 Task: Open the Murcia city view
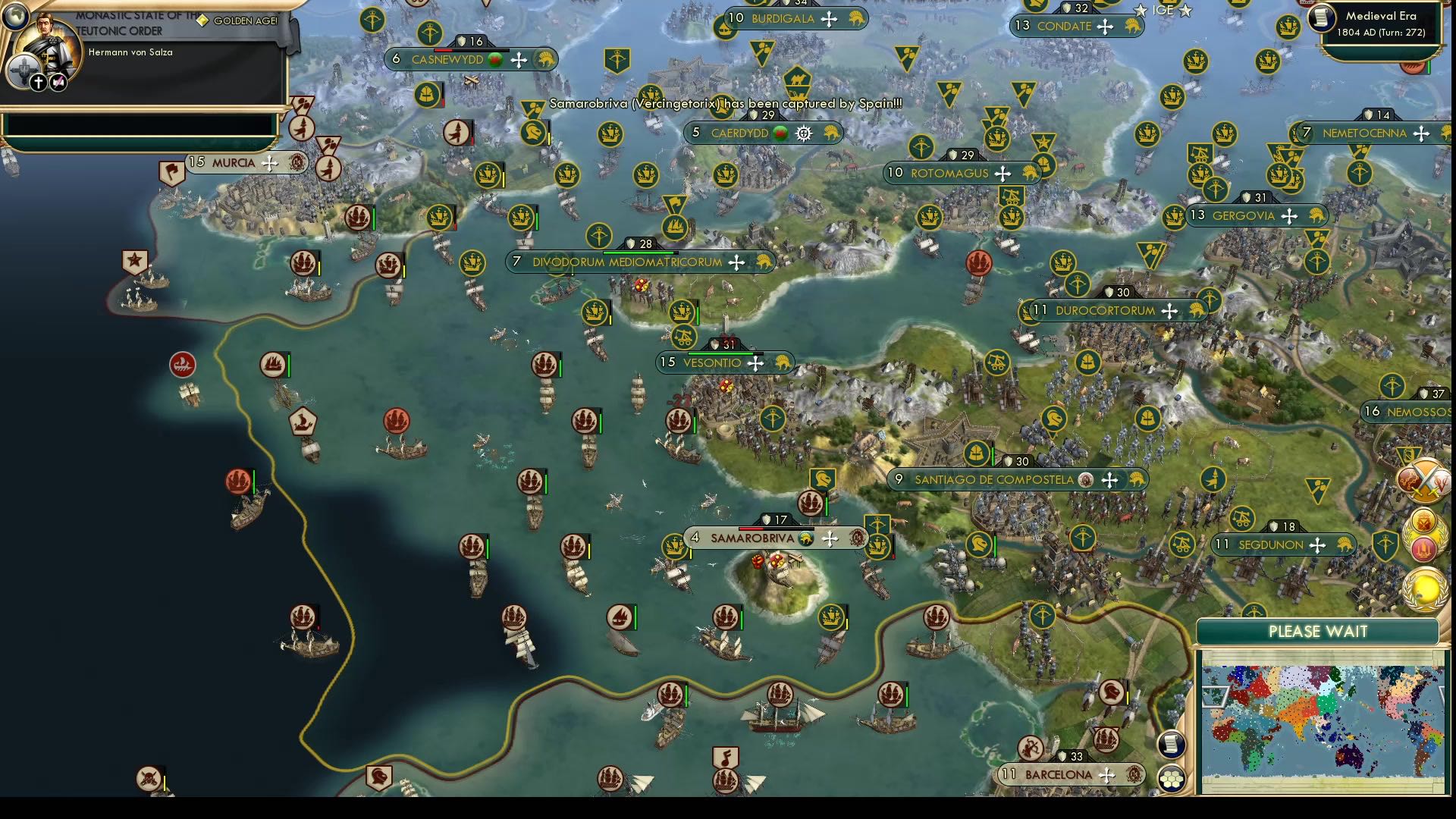pyautogui.click(x=234, y=163)
